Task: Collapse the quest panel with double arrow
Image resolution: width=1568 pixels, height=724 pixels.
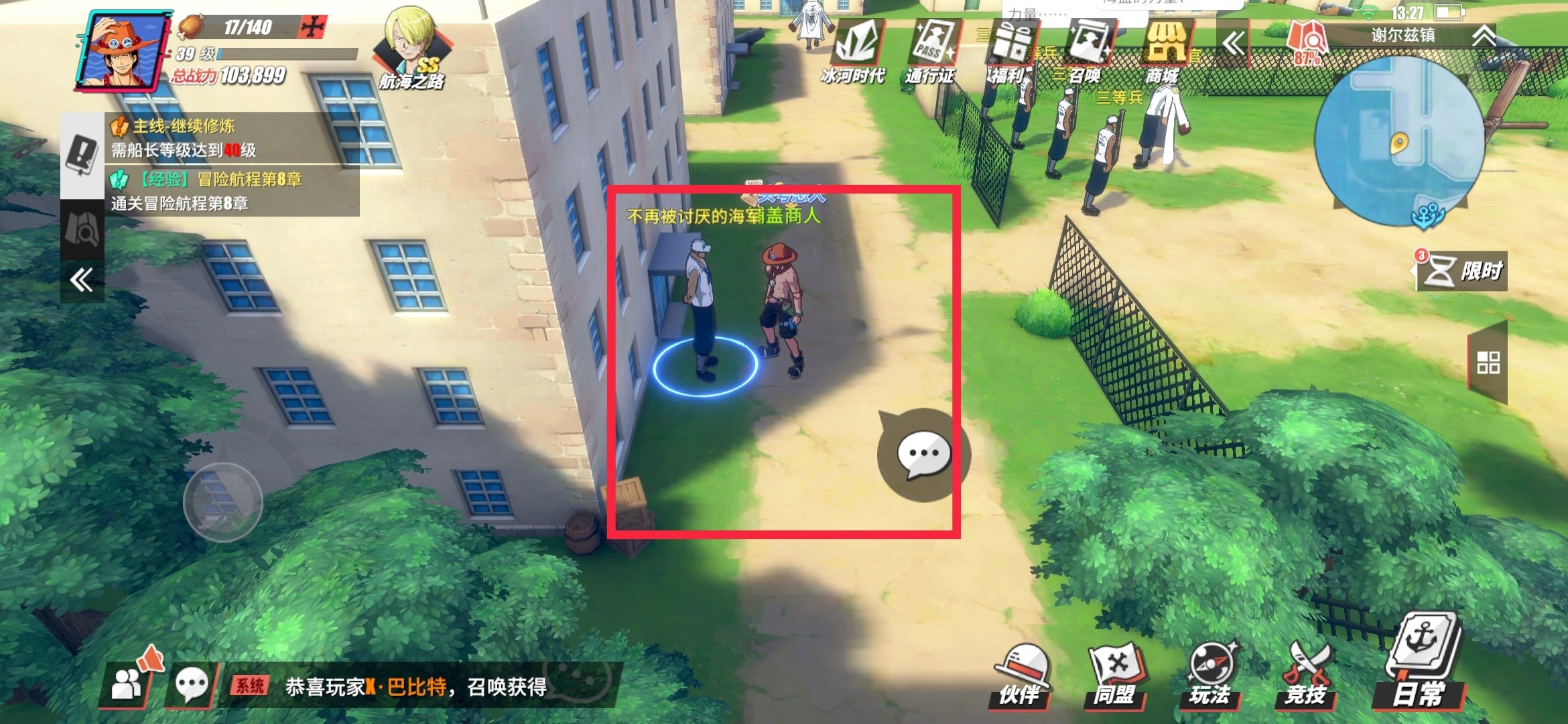Action: point(82,280)
